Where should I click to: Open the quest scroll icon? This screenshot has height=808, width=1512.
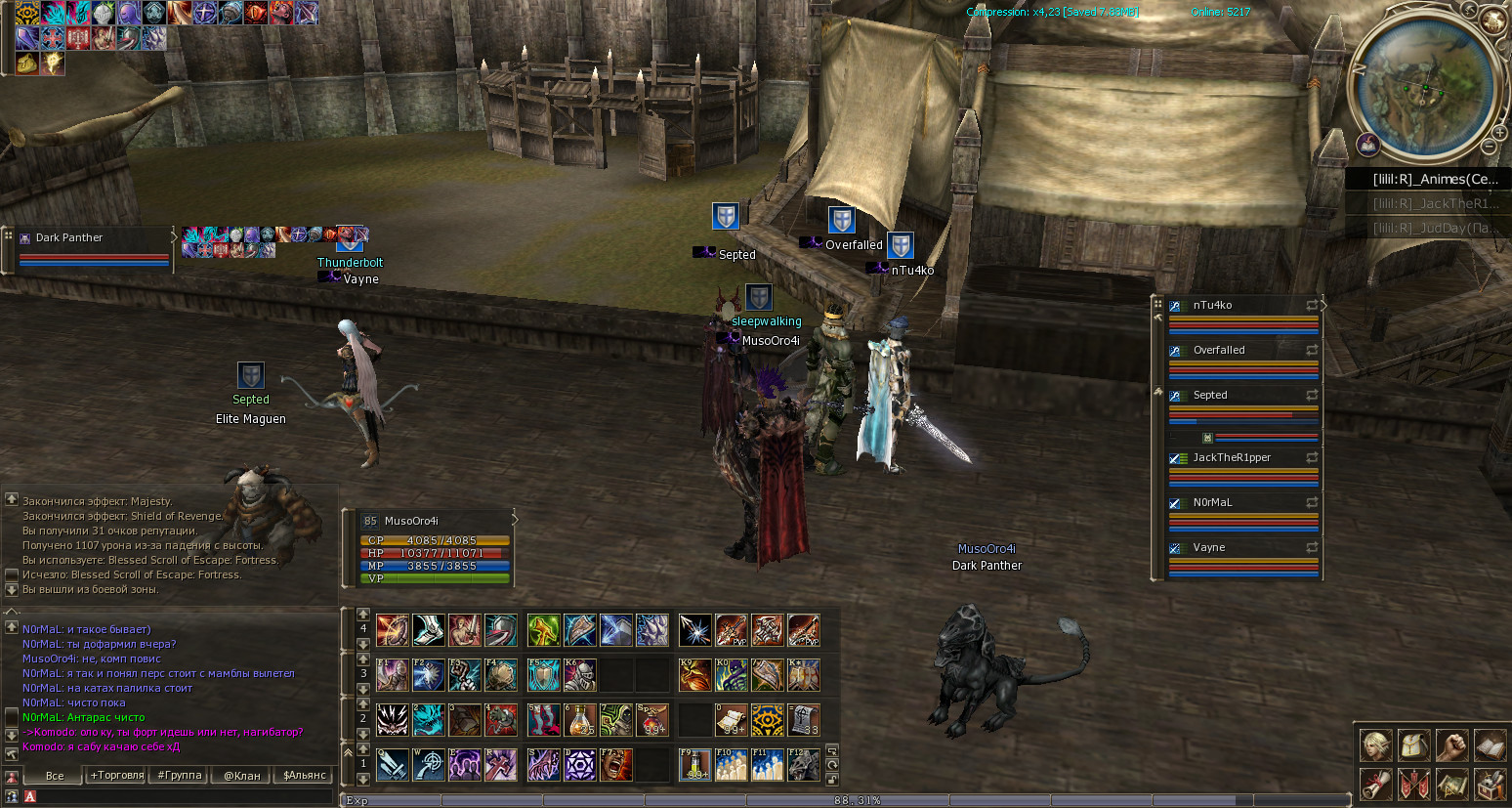point(1377,784)
